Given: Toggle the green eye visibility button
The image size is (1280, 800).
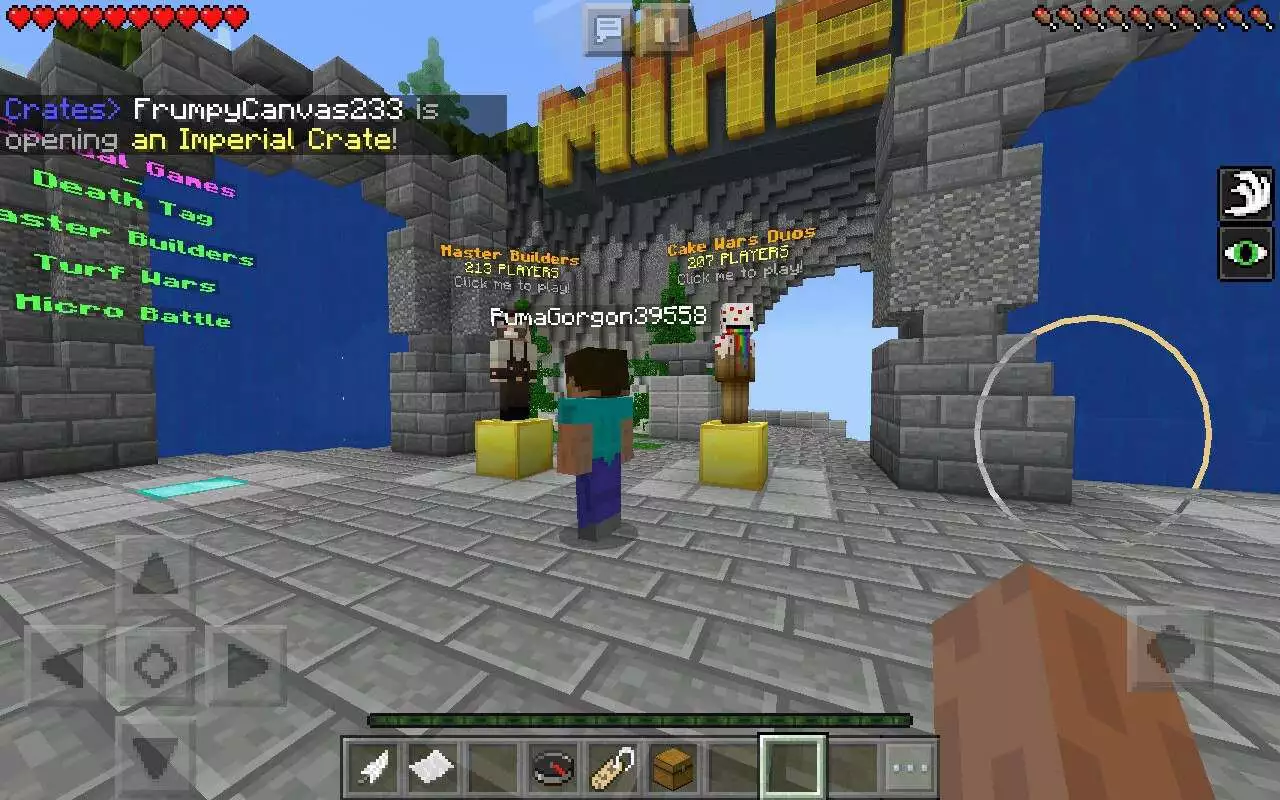Looking at the screenshot, I should (1245, 252).
